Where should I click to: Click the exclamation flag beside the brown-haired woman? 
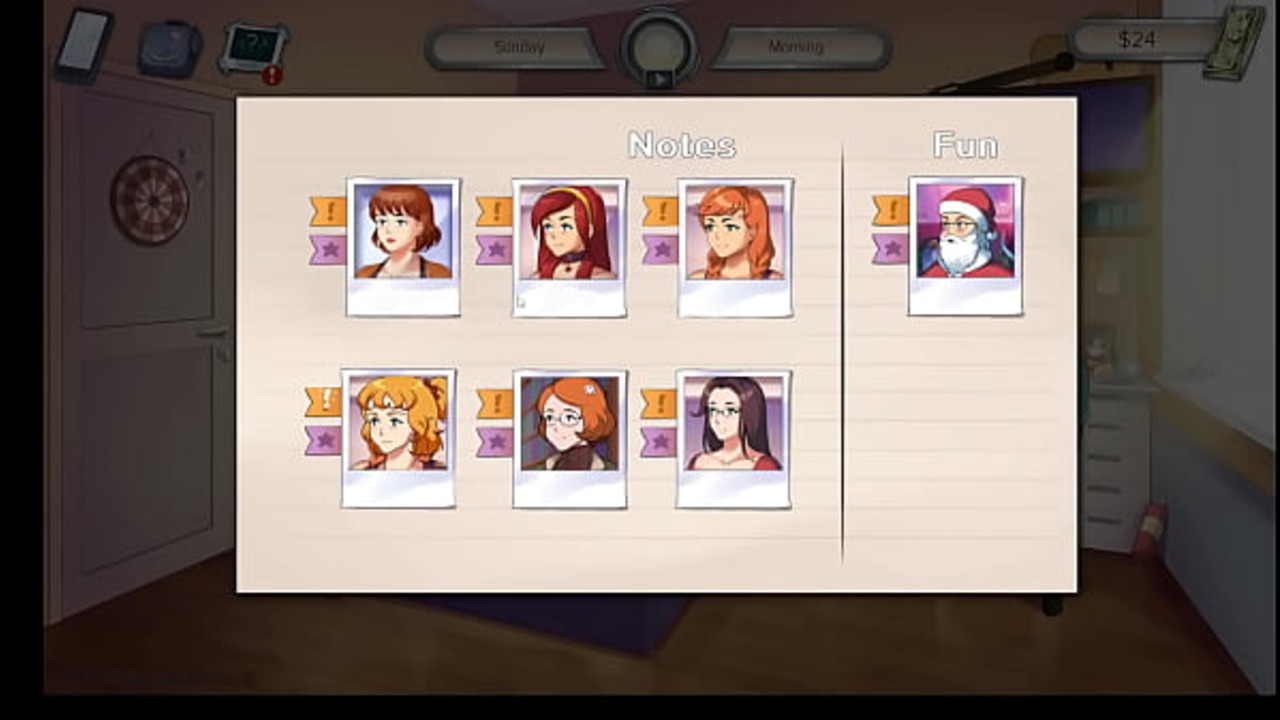click(328, 211)
